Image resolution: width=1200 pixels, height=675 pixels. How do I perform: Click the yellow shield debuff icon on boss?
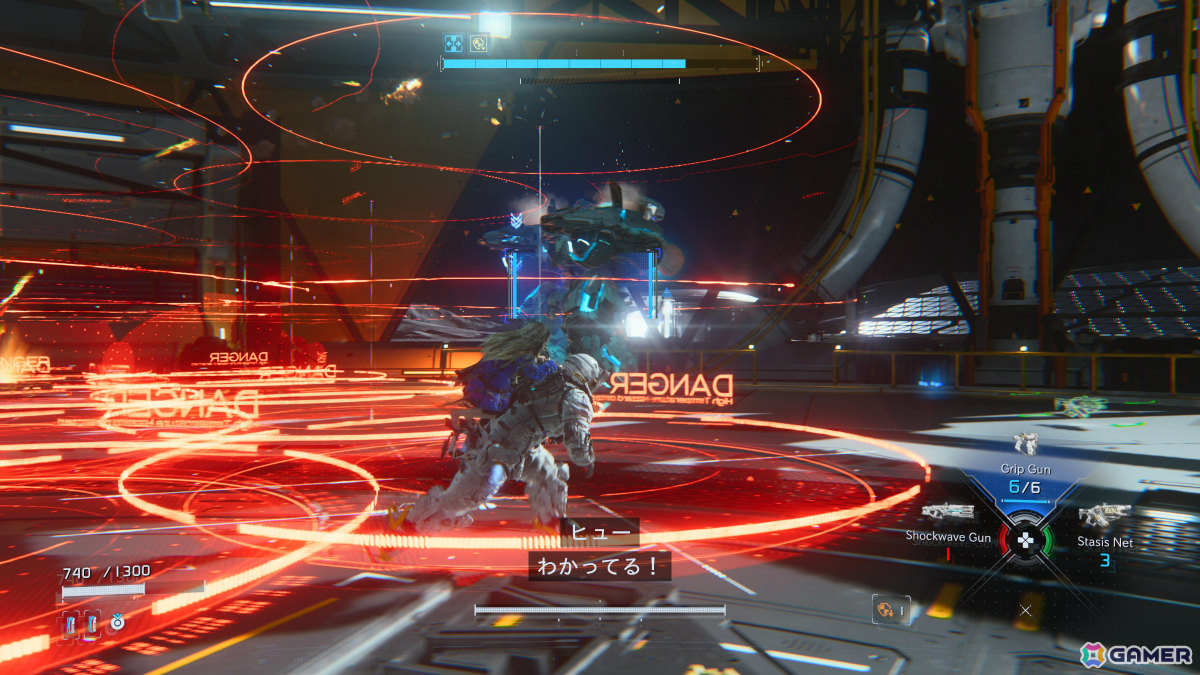point(478,43)
